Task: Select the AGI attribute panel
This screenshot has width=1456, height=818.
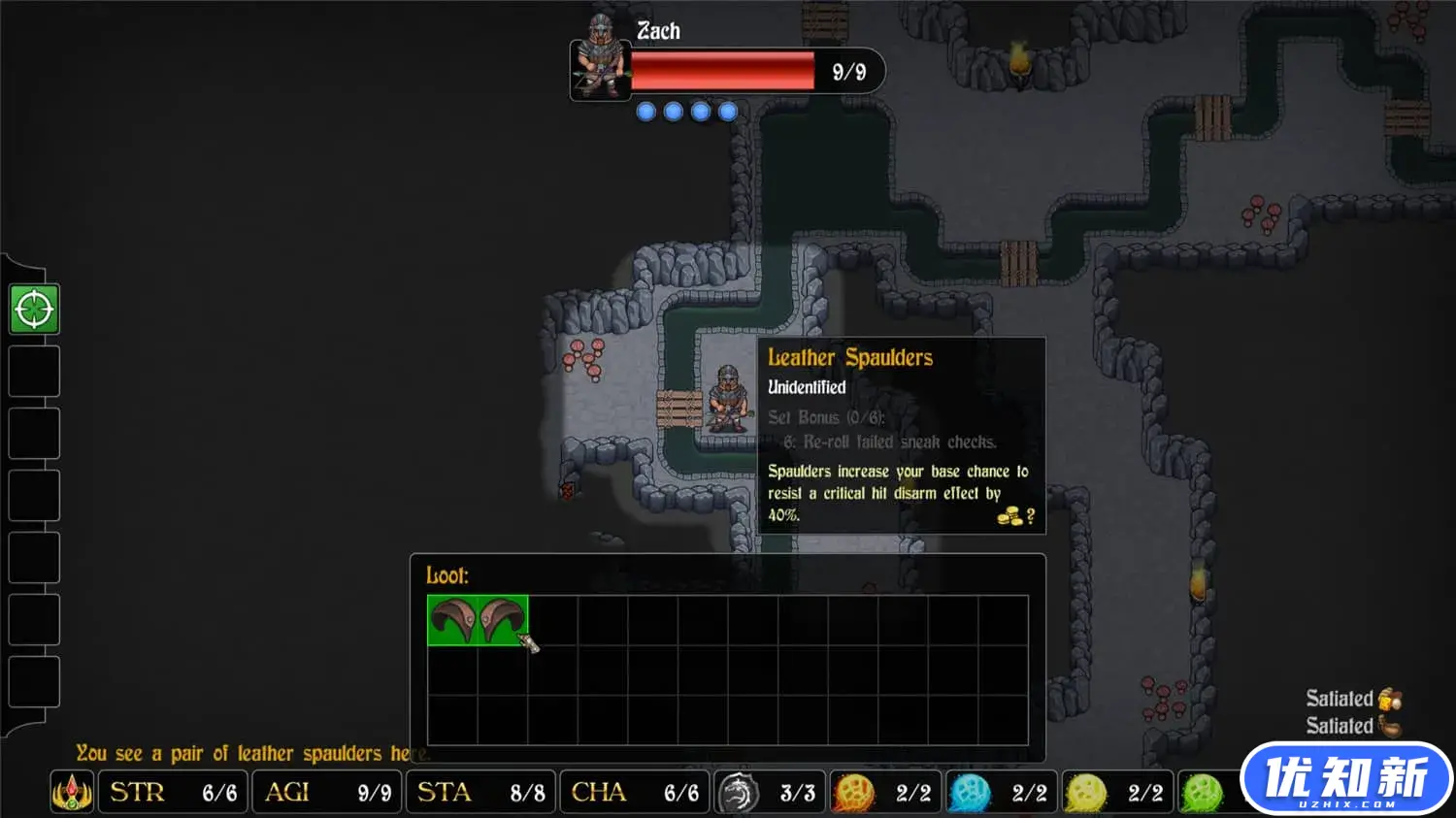Action: 327,792
